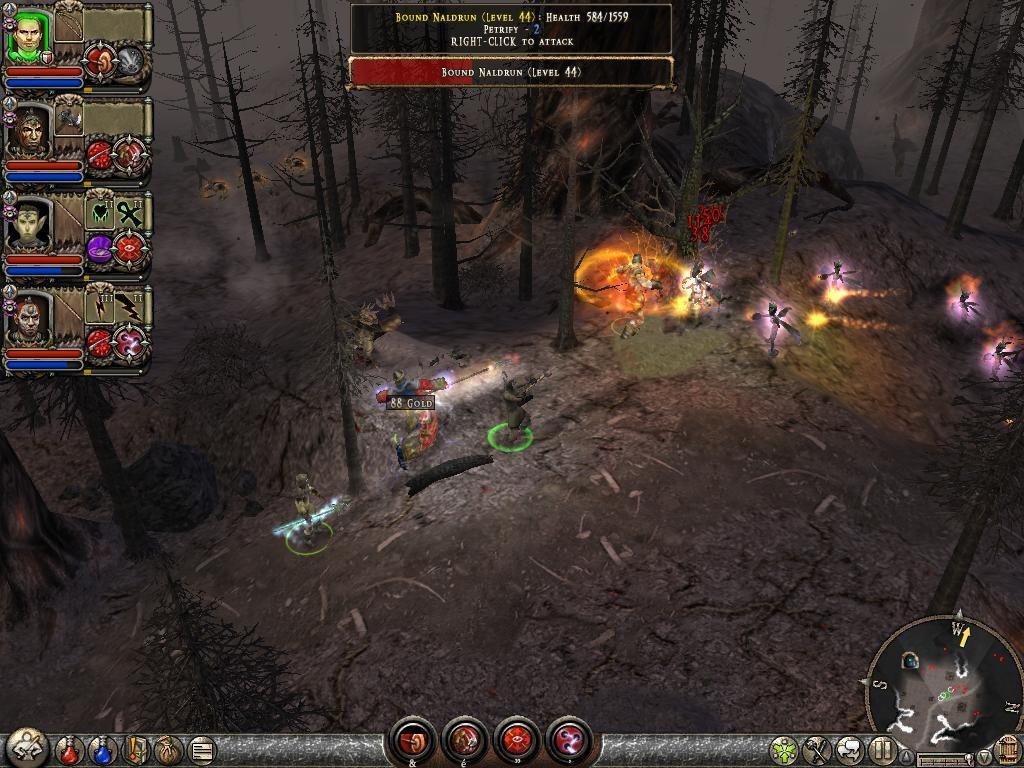Click the minimap

point(937,682)
